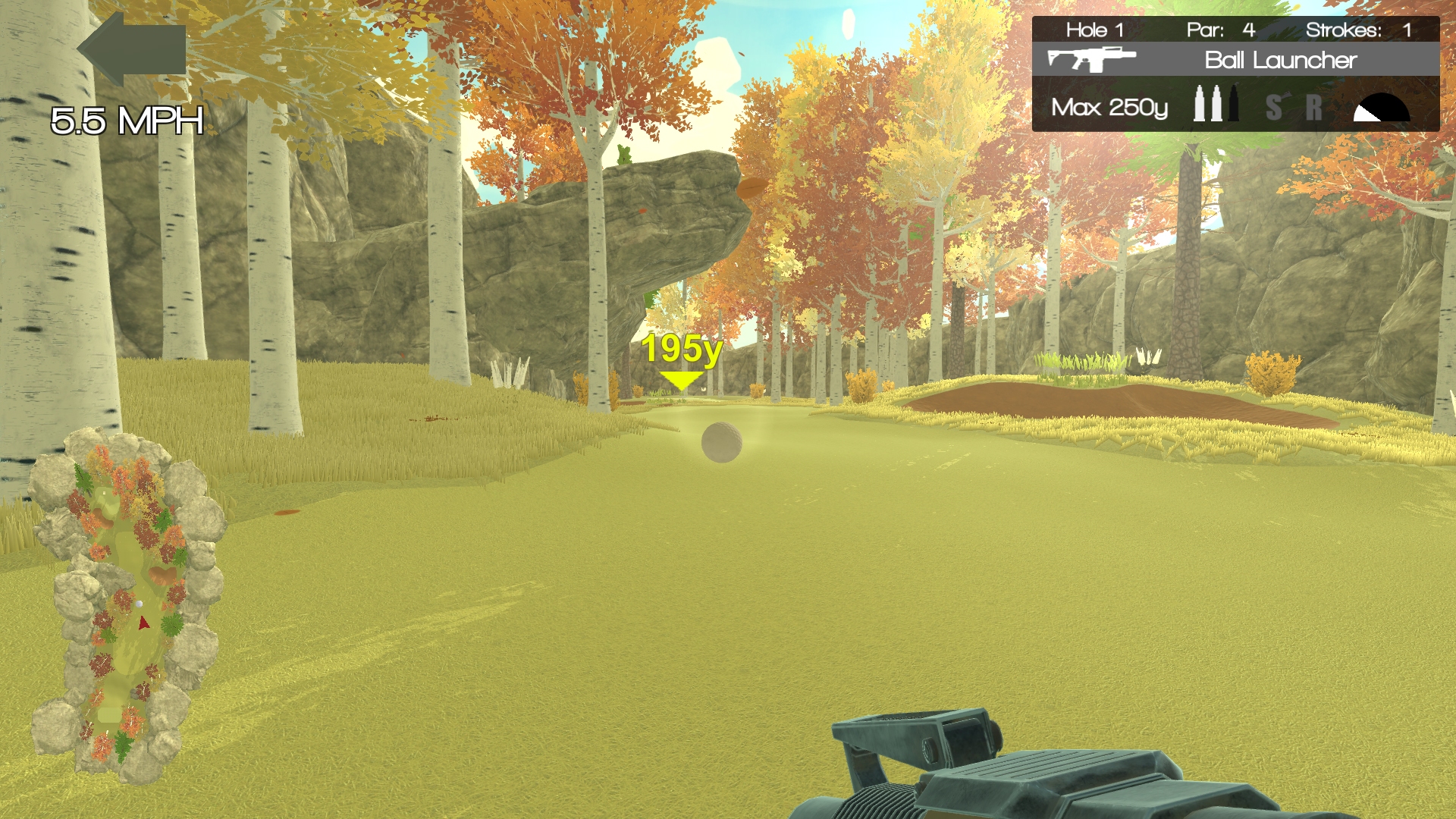Open the Max 250y range display
The width and height of the screenshot is (1456, 819).
[x=1109, y=108]
